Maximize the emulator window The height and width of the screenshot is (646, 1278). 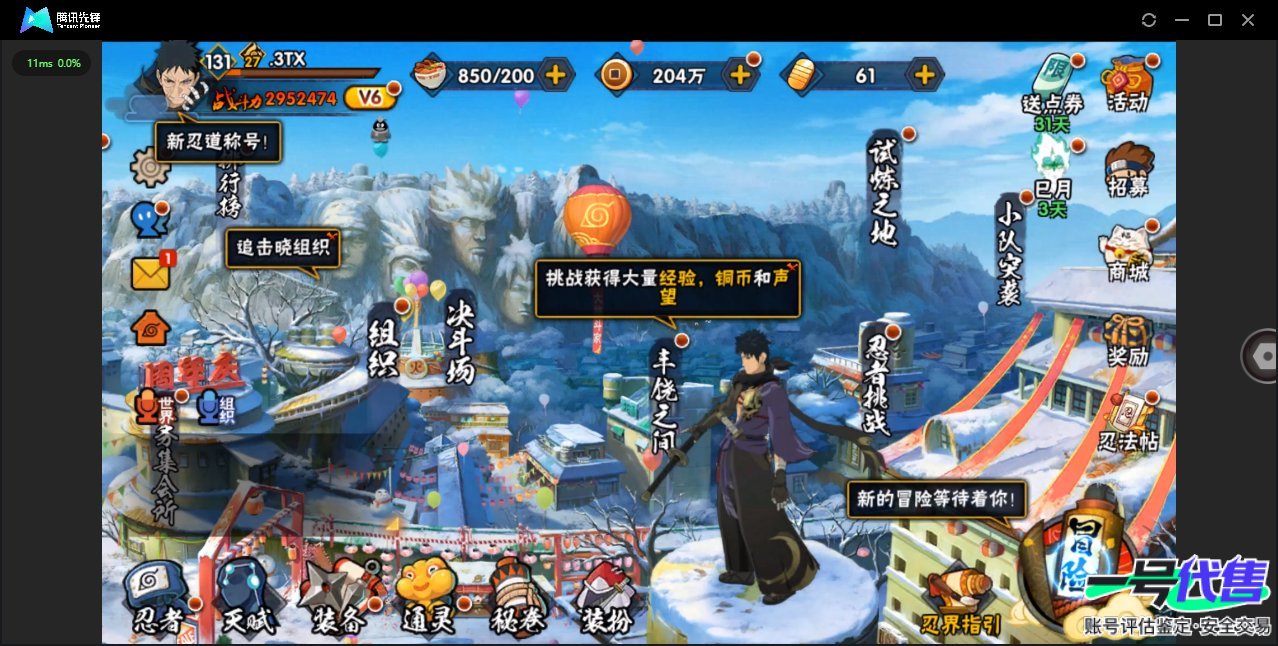[x=1215, y=20]
